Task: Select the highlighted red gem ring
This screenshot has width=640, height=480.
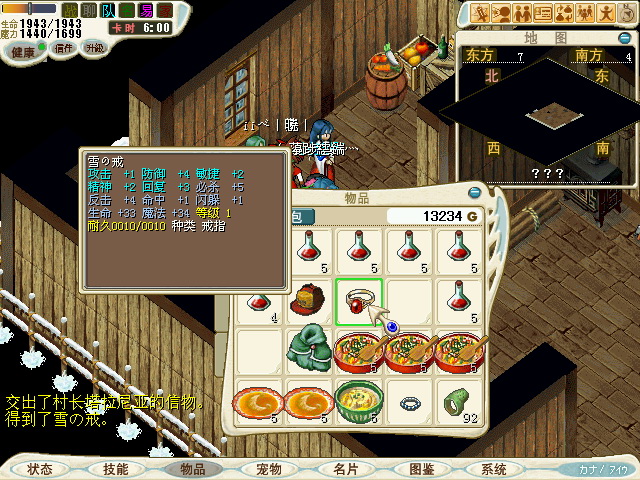Action: coord(358,298)
